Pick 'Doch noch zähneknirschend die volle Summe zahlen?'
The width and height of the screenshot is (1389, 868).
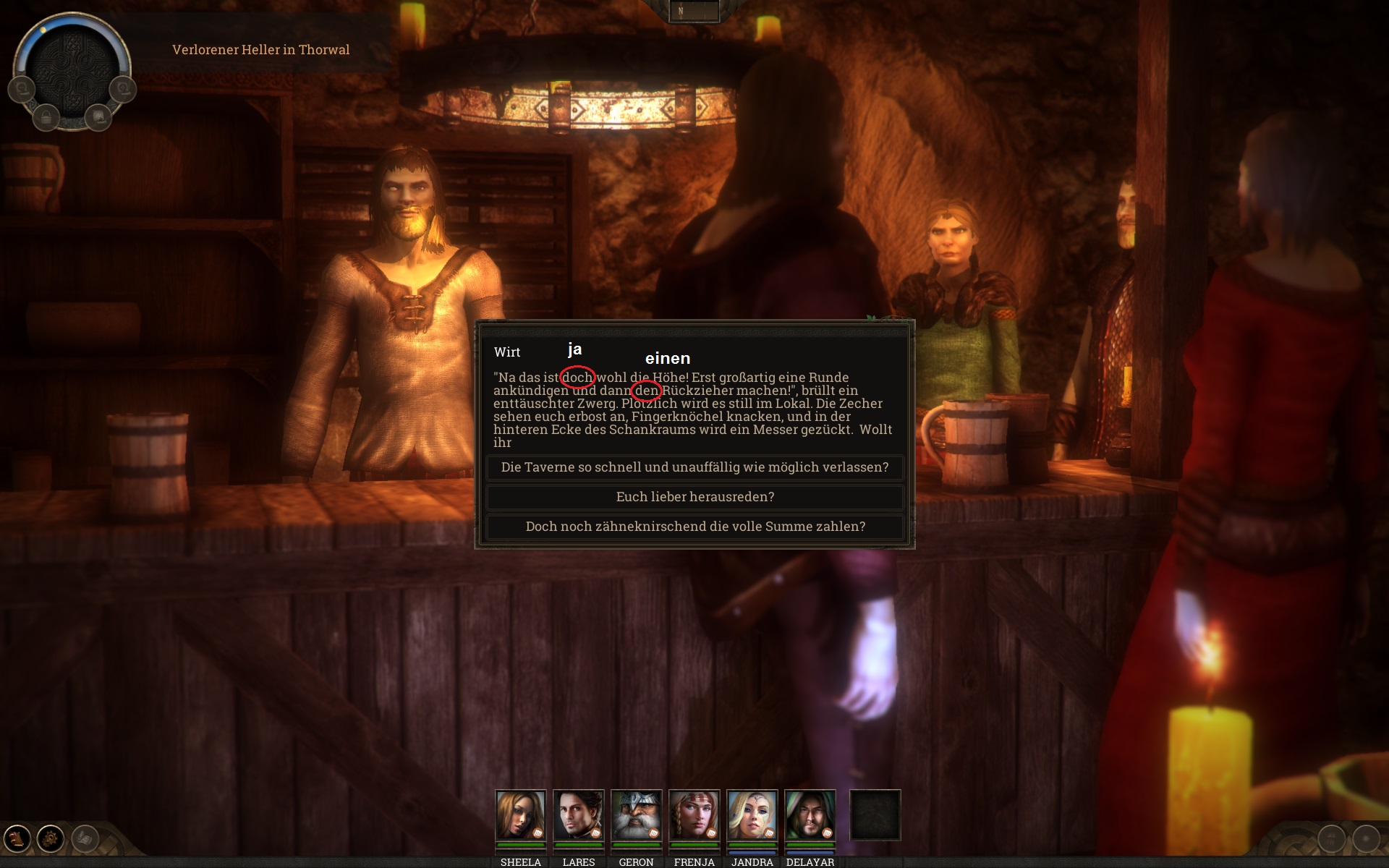[x=694, y=527]
